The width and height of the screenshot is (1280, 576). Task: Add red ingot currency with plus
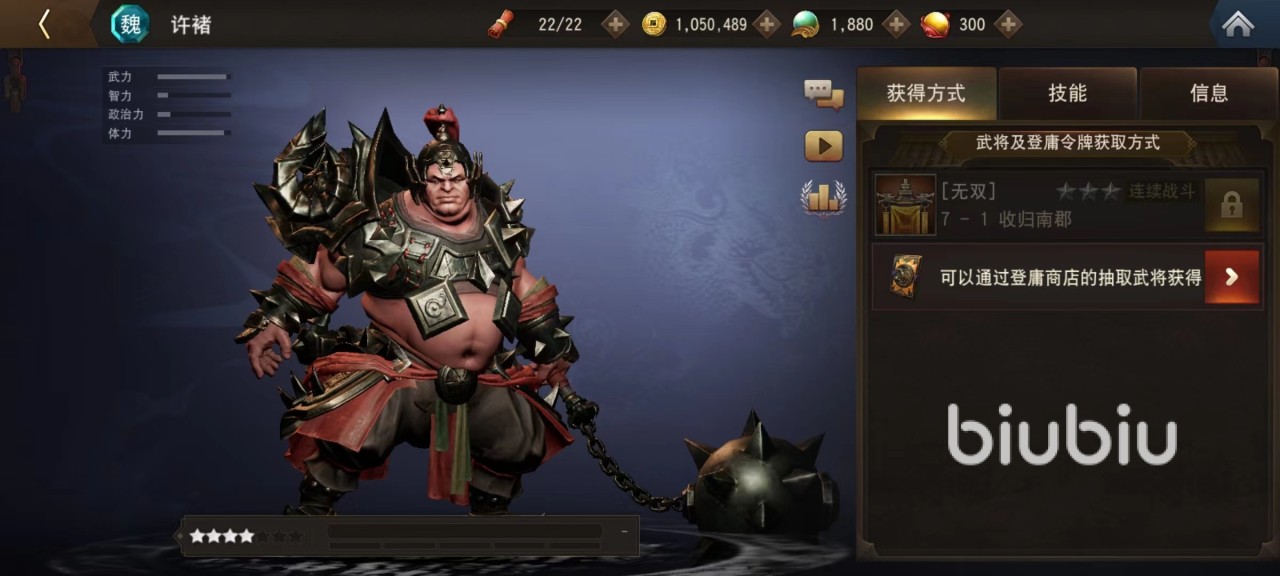pyautogui.click(x=1008, y=24)
